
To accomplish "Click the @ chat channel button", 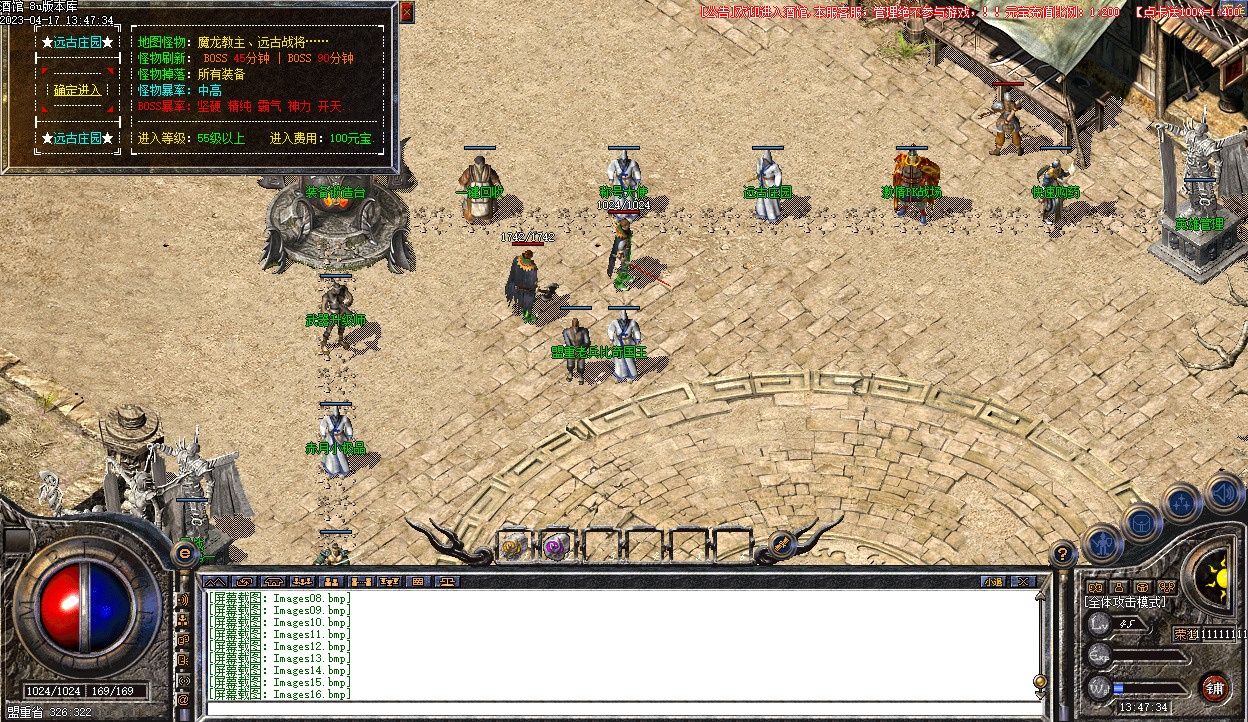I will (x=183, y=700).
